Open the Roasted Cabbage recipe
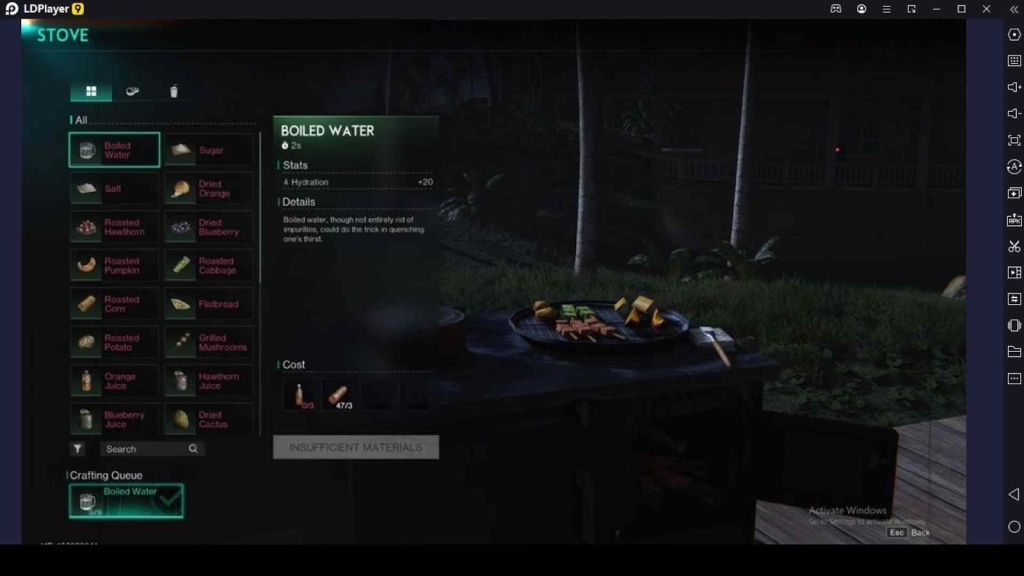Image resolution: width=1024 pixels, height=576 pixels. [x=209, y=266]
